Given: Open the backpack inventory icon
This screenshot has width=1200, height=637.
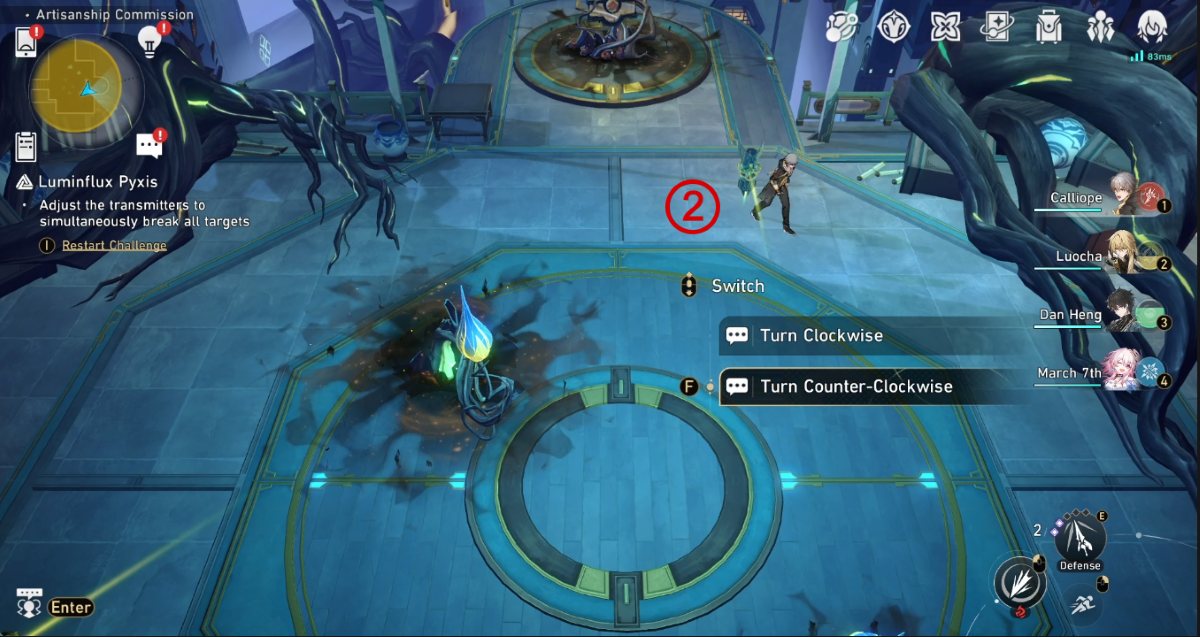Looking at the screenshot, I should pos(1049,27).
